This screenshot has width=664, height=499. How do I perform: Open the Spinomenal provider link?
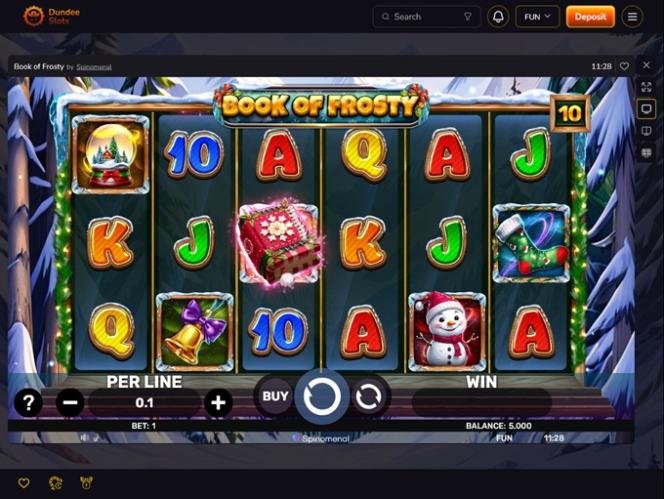tap(94, 67)
